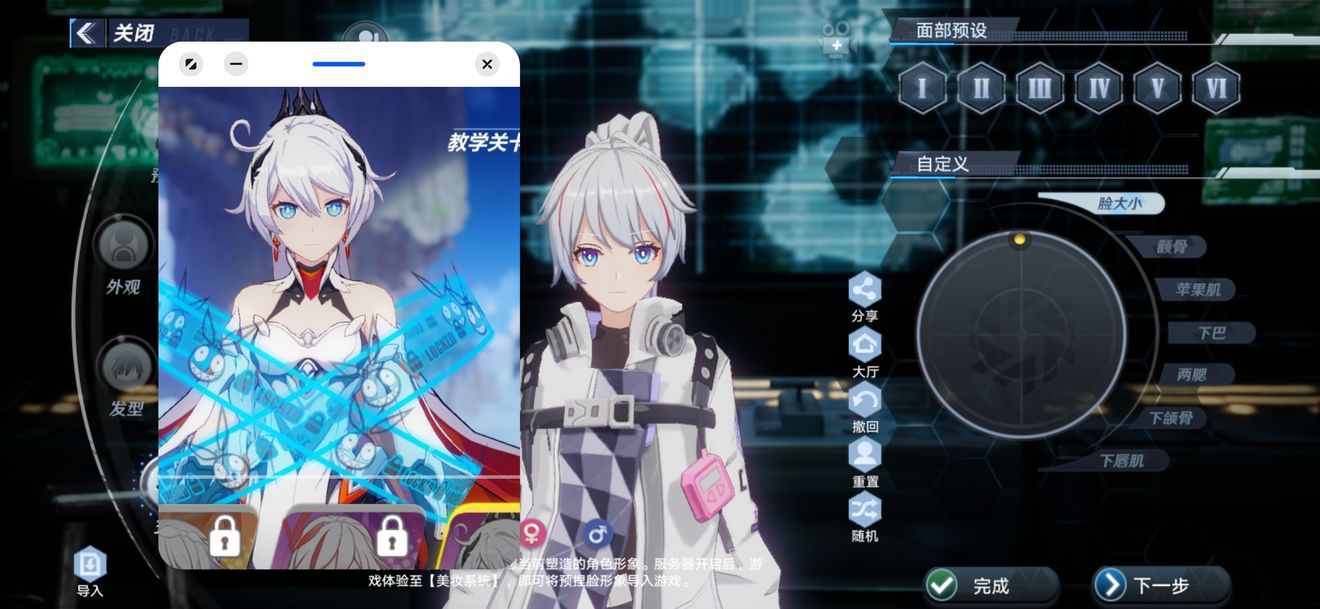Screen dimensions: 1320x609
Task: Close the floating window with X
Action: (x=487, y=65)
